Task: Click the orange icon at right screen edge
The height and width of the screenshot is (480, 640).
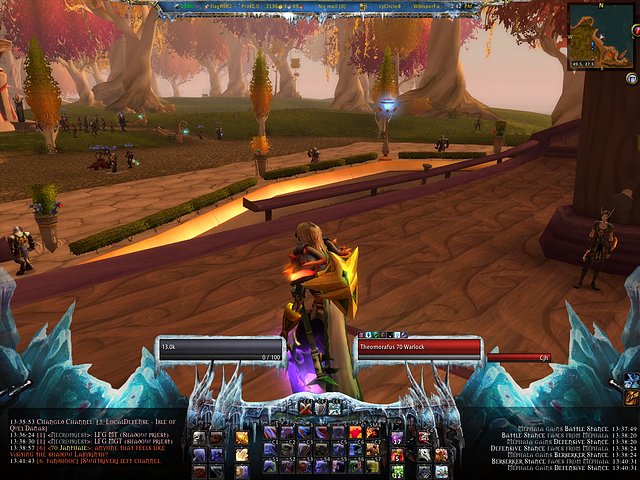Action: [631, 397]
